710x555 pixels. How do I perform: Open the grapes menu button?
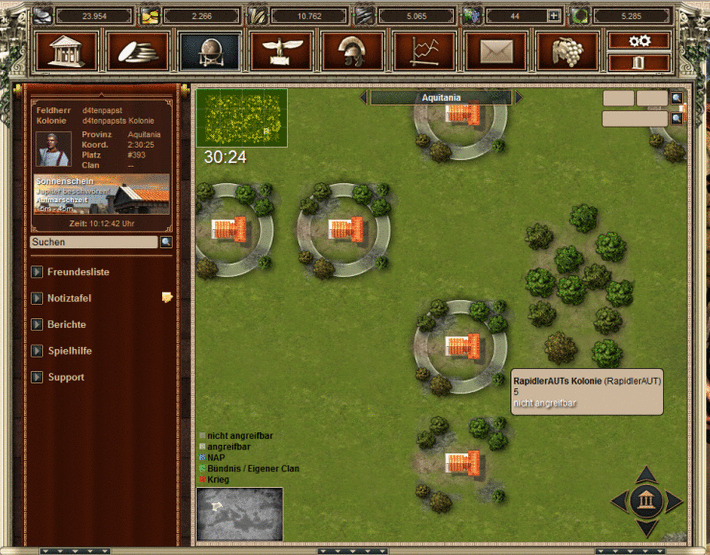[567, 50]
